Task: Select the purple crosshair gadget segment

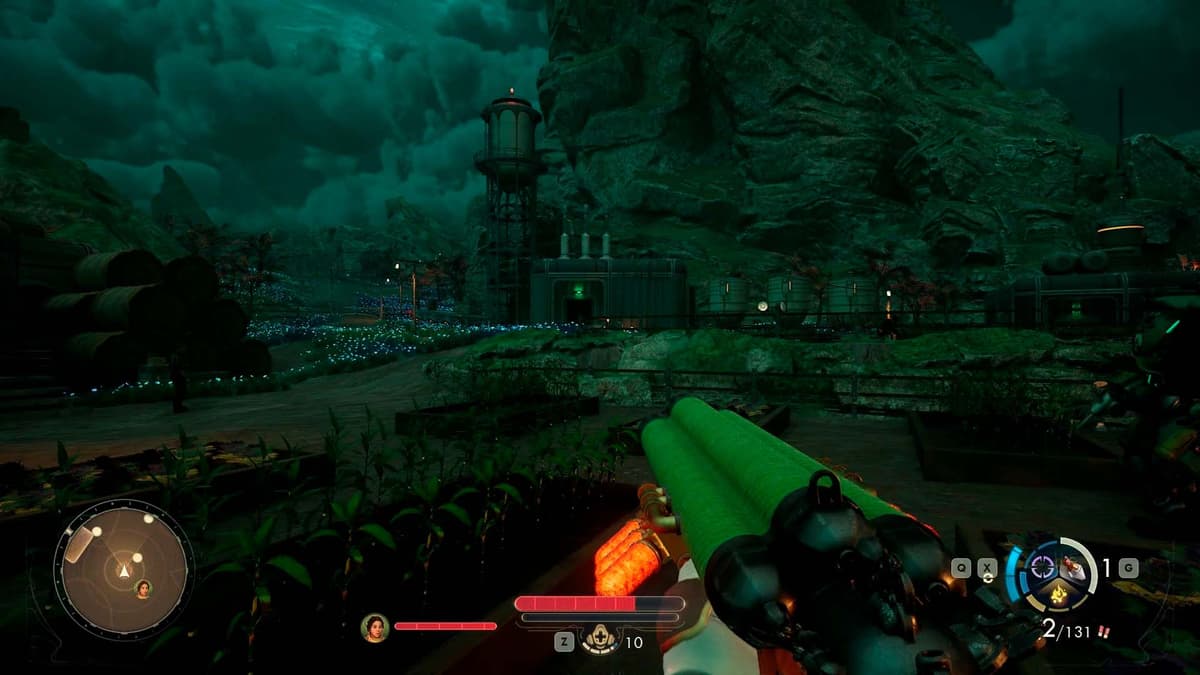Action: [x=1040, y=566]
